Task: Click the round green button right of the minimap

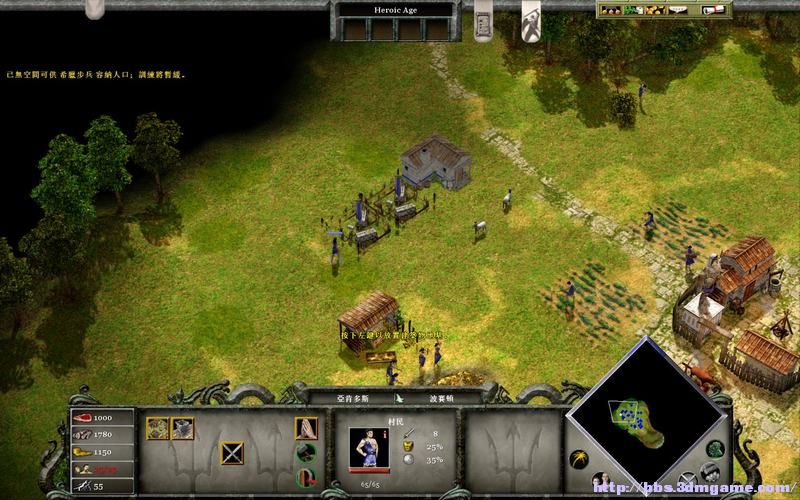Action: point(713,447)
